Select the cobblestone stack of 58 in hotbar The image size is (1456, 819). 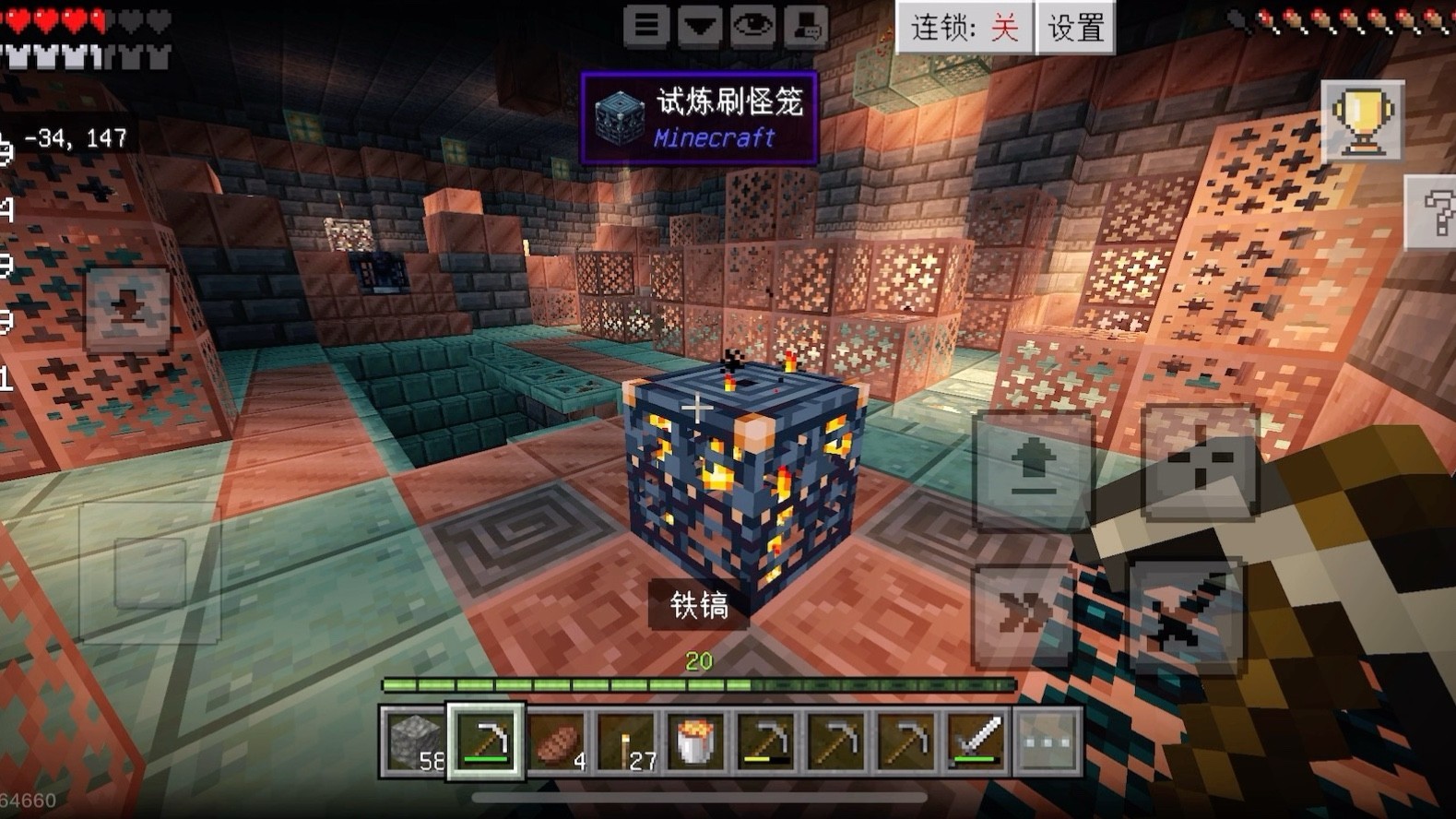(x=413, y=740)
